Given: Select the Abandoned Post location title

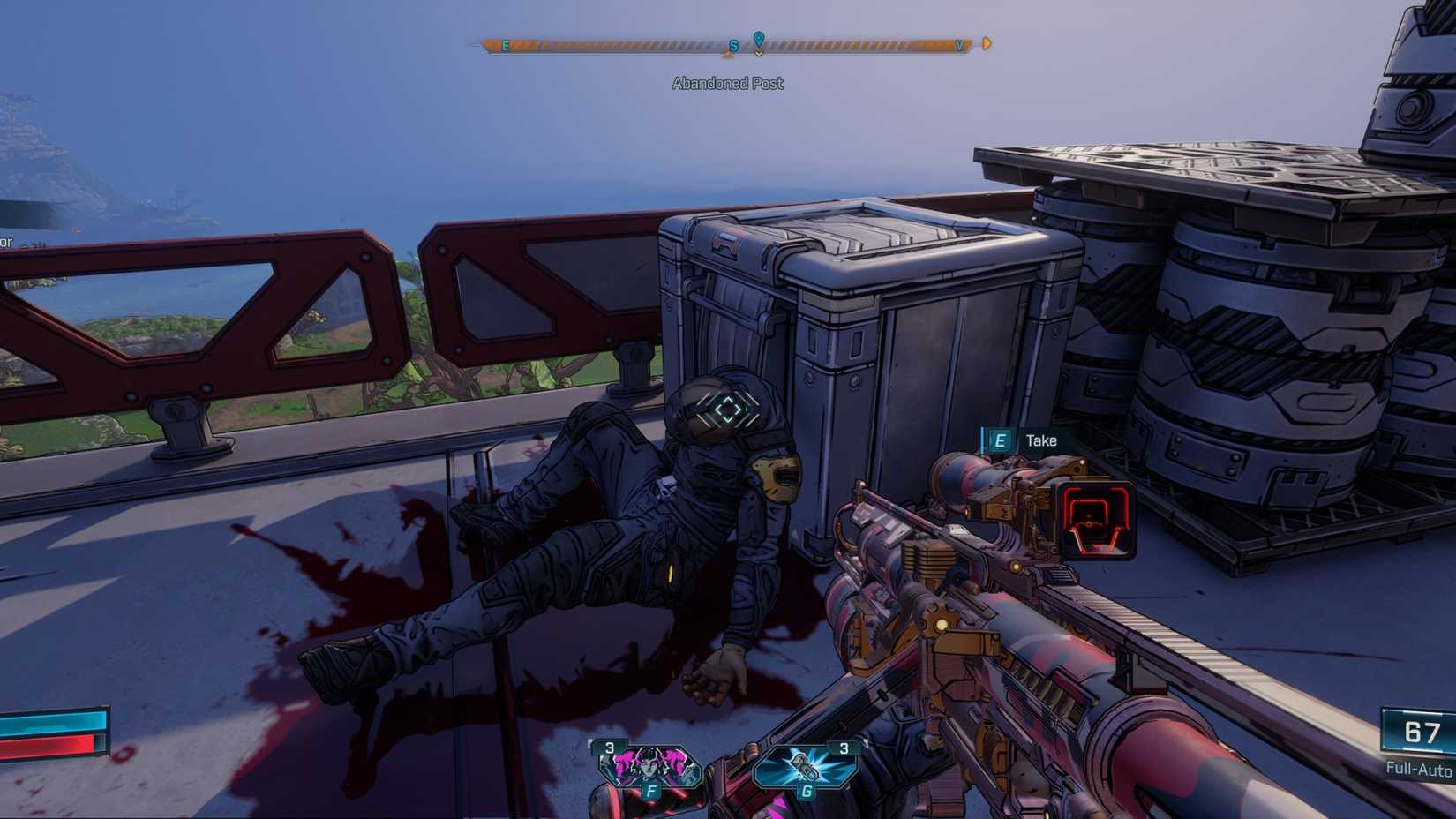Looking at the screenshot, I should [x=727, y=83].
